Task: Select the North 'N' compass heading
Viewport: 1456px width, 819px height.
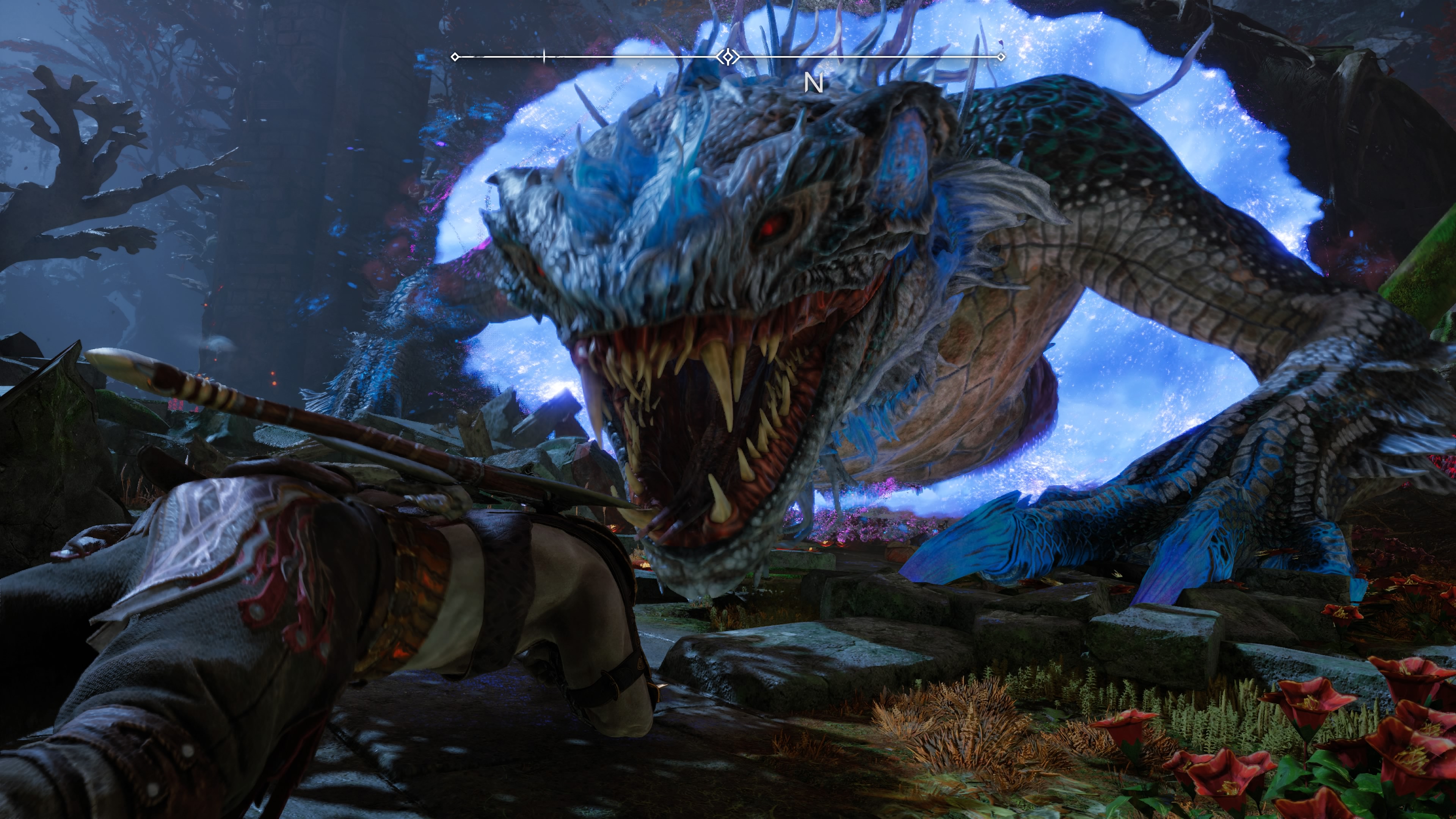Action: (x=813, y=84)
